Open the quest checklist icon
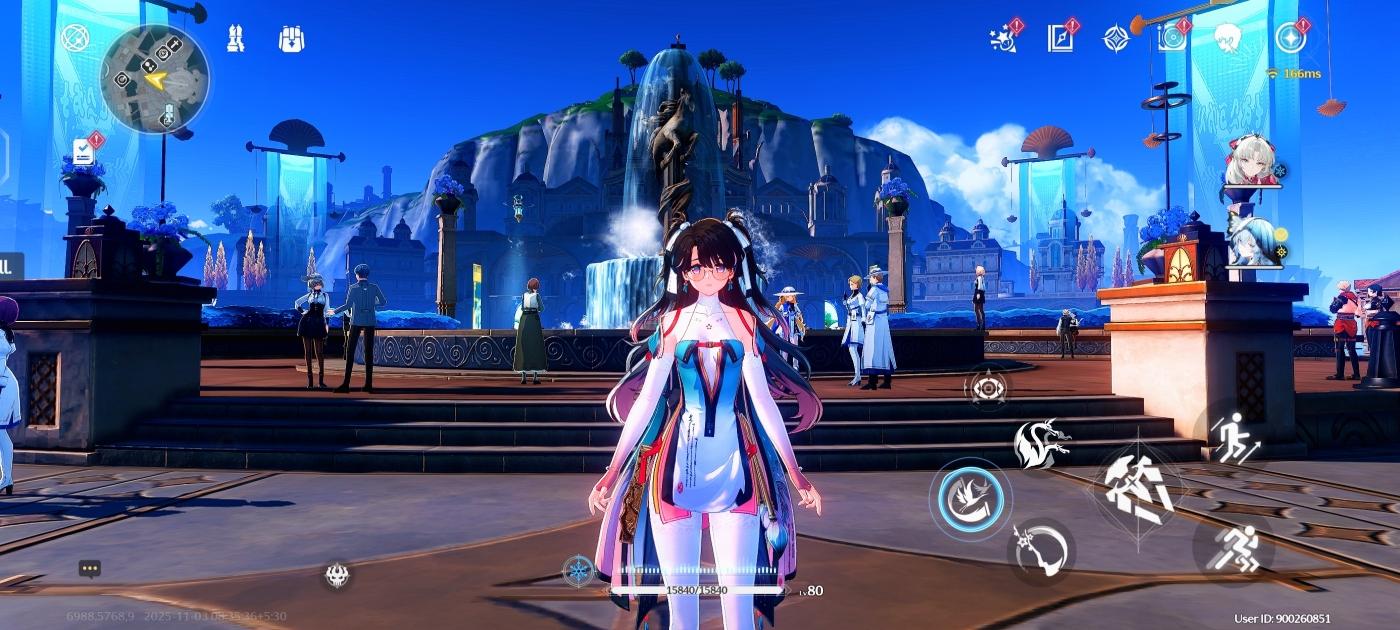The height and width of the screenshot is (630, 1400). click(84, 152)
